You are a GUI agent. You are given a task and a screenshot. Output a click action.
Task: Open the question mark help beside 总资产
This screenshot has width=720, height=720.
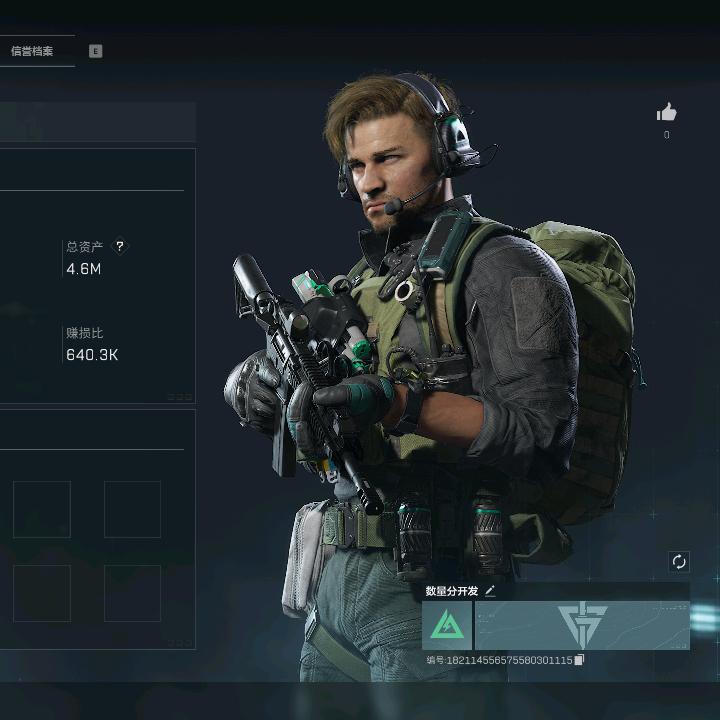coord(120,246)
